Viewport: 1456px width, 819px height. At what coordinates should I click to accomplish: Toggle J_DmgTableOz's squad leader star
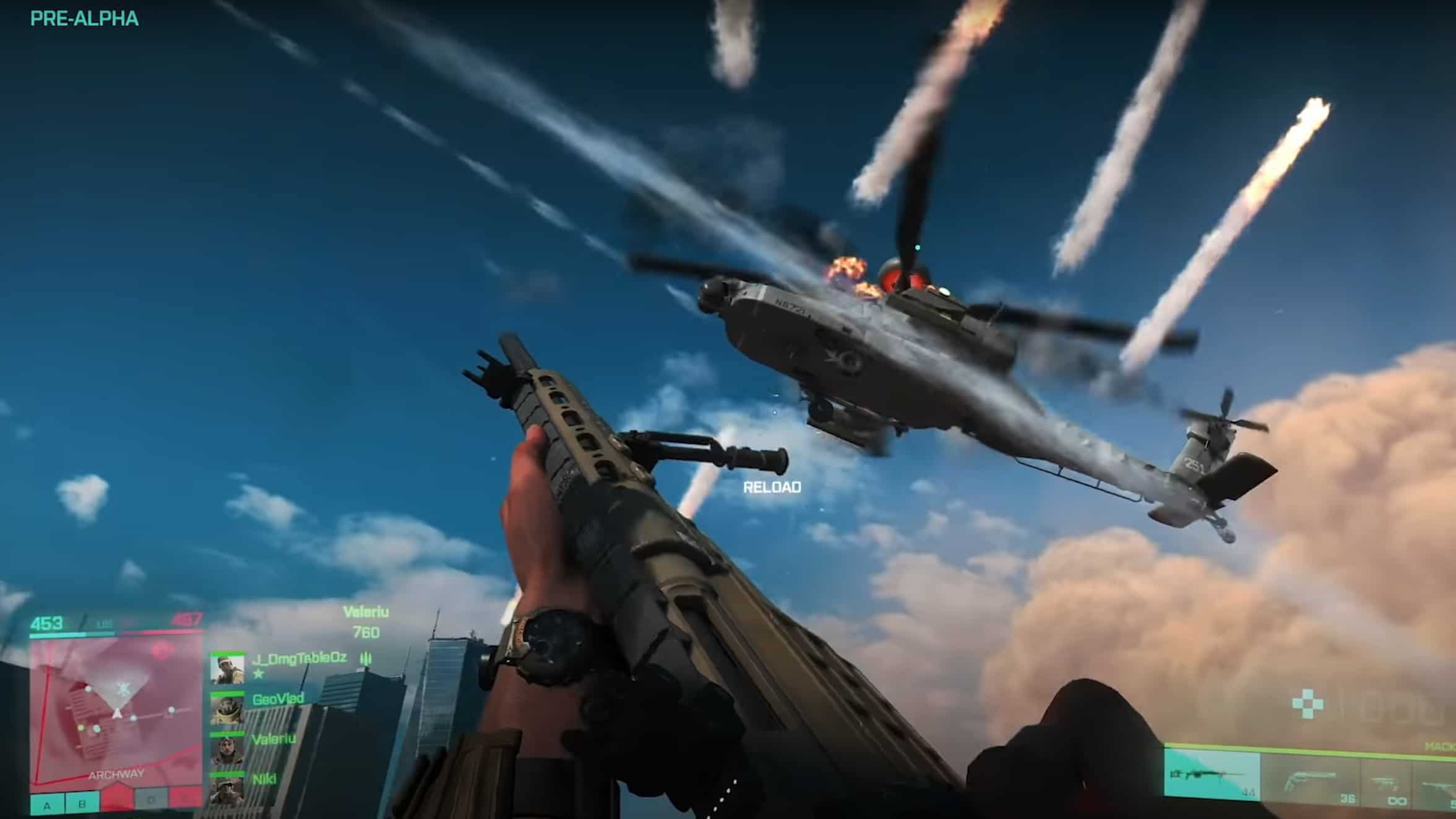258,675
